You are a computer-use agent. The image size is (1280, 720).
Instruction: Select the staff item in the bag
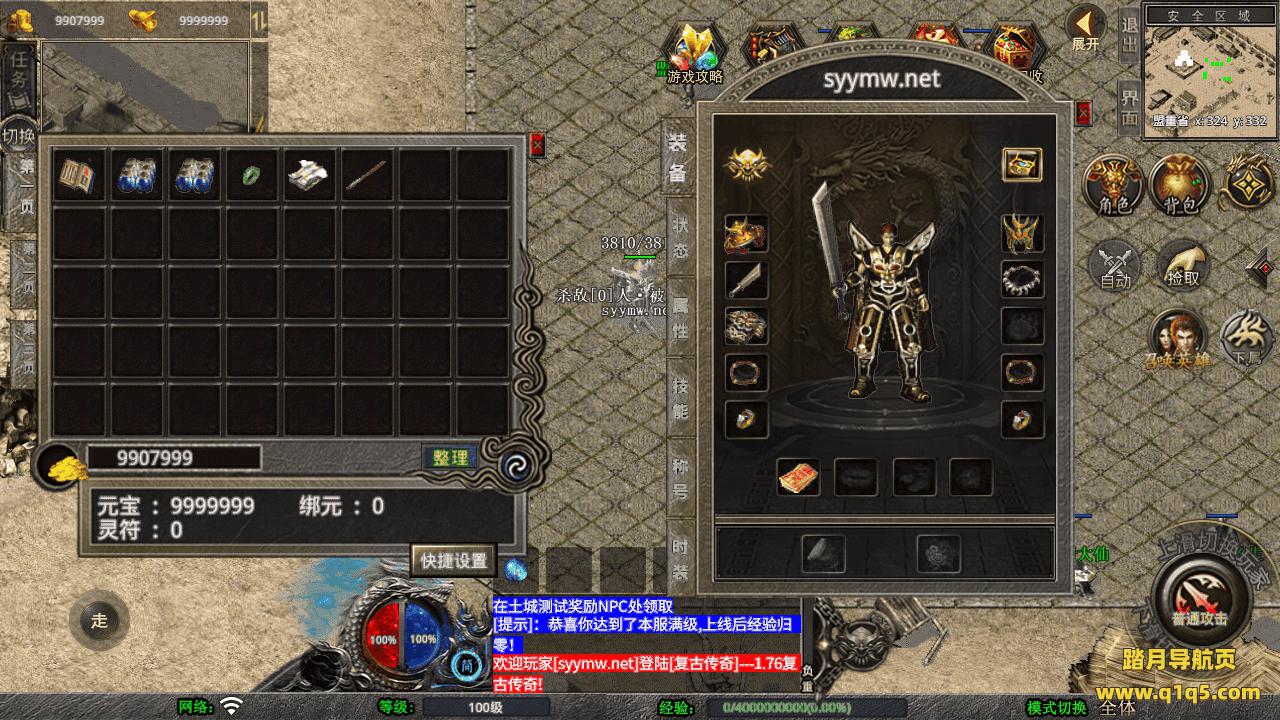[x=367, y=176]
